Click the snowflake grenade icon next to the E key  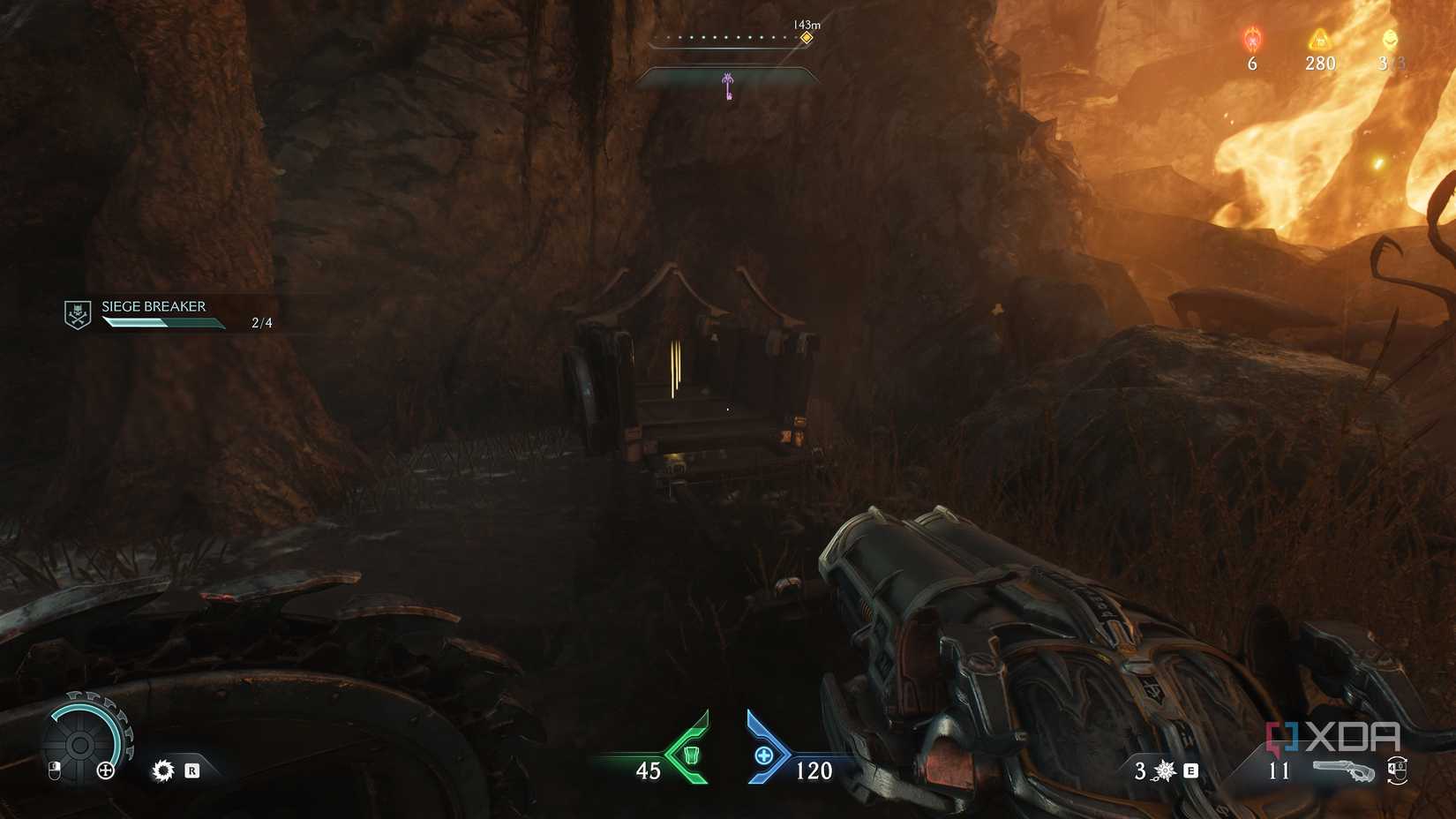1164,770
